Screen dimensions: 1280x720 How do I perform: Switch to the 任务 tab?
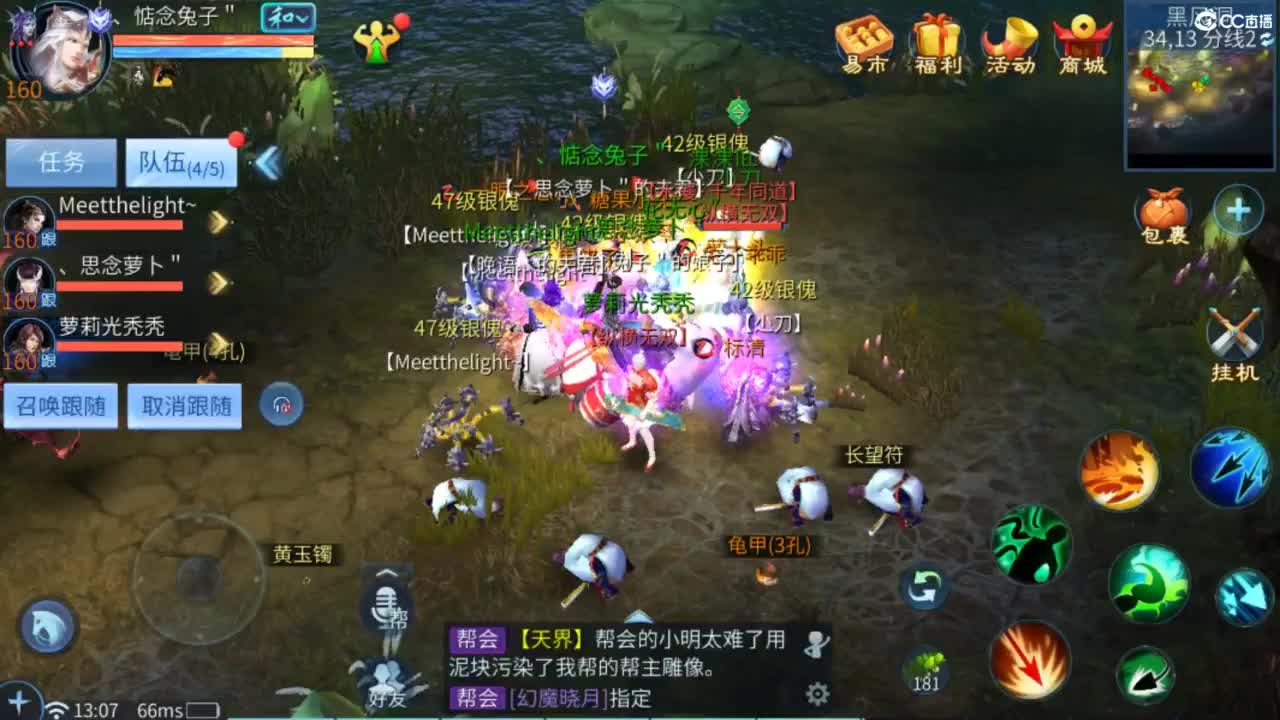coord(58,162)
